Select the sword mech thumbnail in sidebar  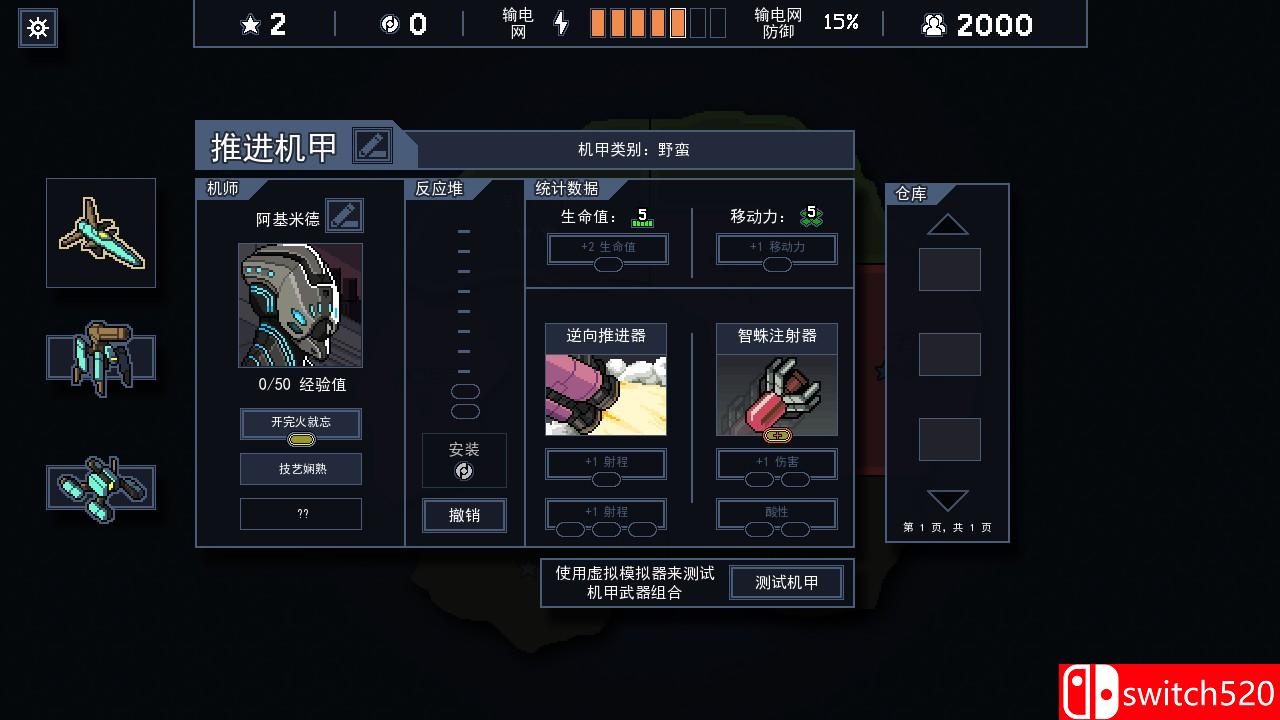[x=100, y=232]
